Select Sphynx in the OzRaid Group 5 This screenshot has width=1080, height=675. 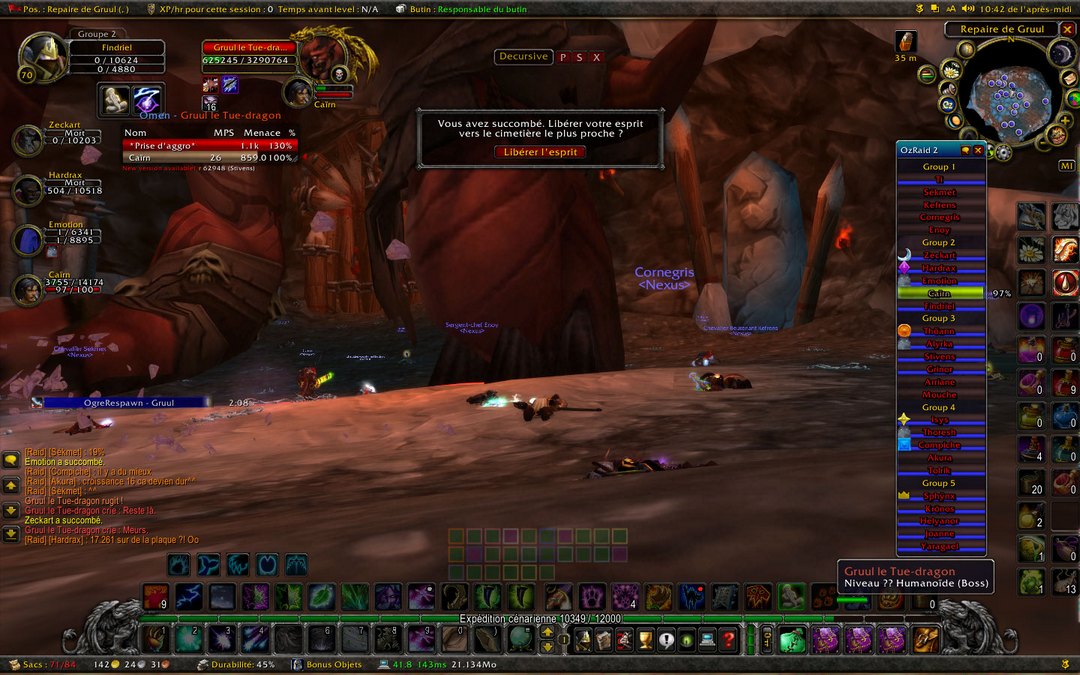point(939,495)
